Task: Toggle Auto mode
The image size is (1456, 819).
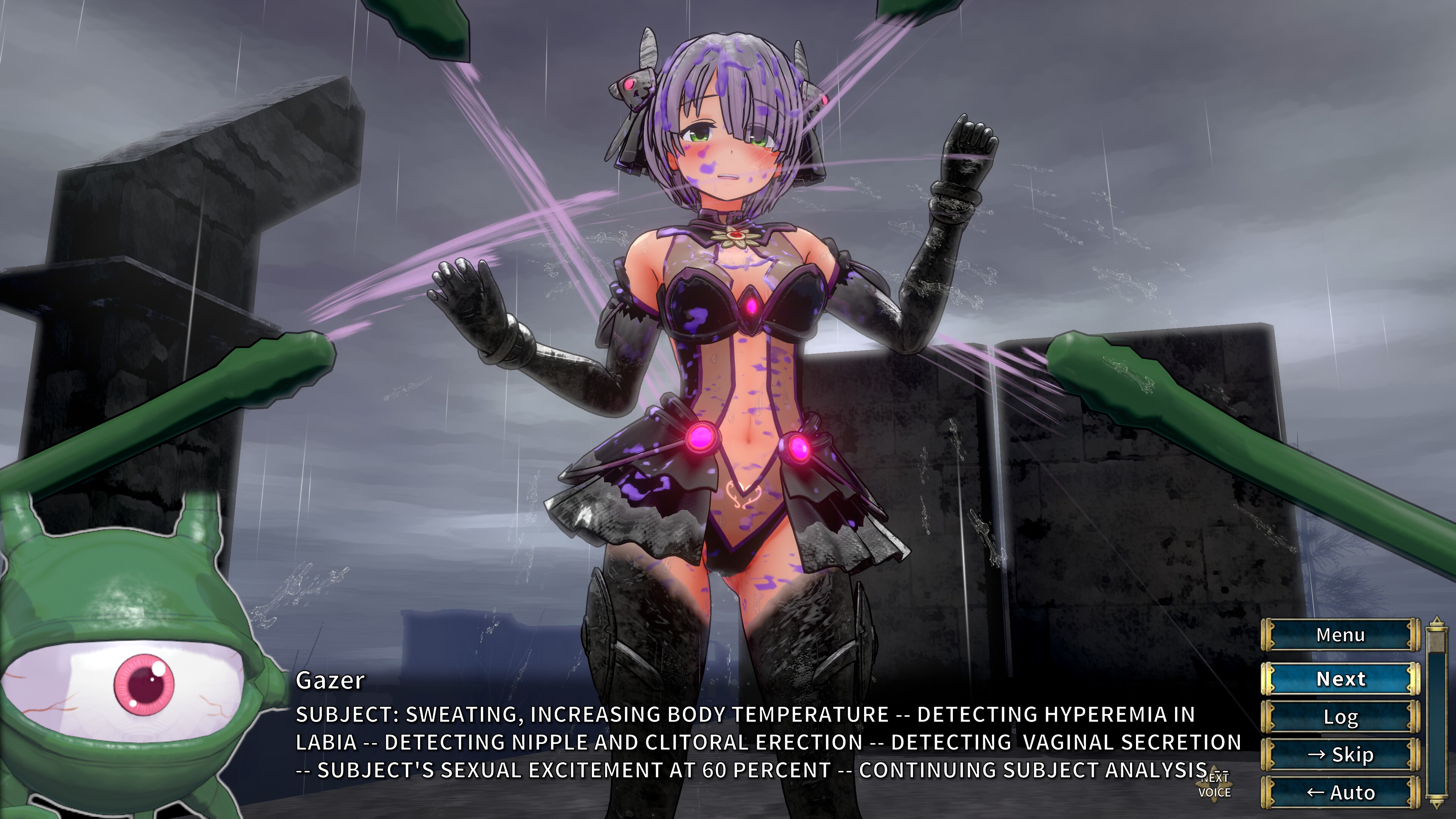Action: [1340, 792]
